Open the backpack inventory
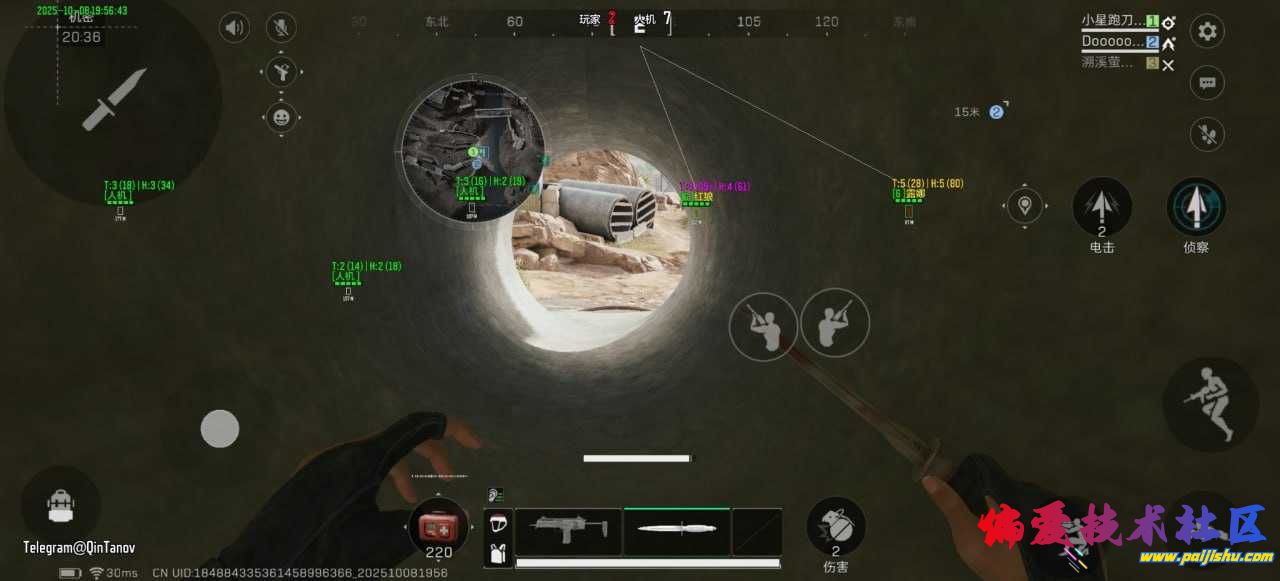1280x581 pixels. pyautogui.click(x=60, y=505)
